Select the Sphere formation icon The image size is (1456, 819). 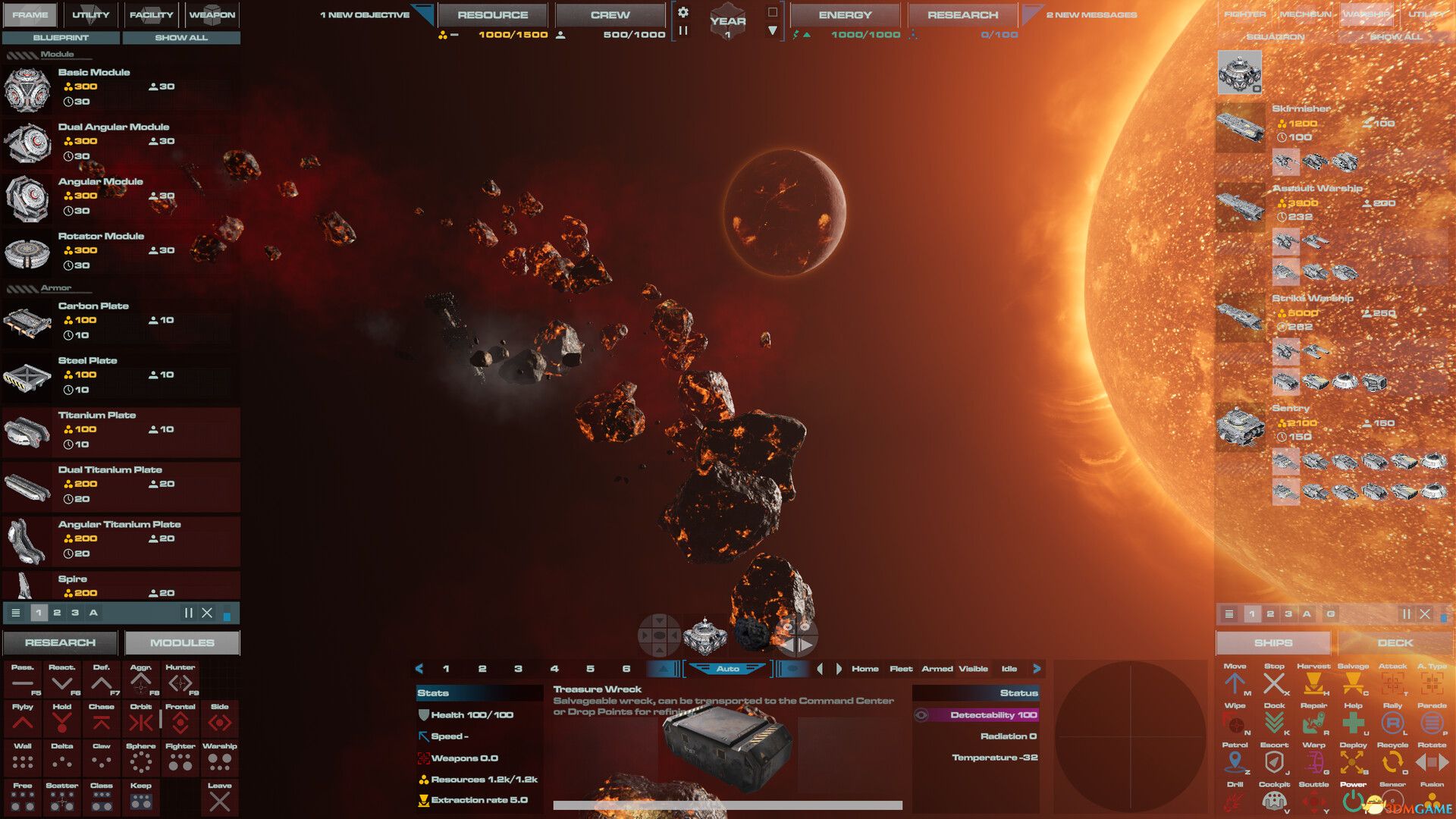pos(141,760)
